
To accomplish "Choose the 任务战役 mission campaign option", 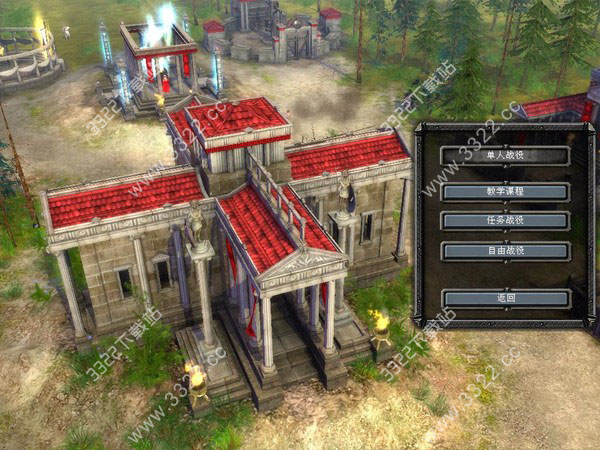I will click(x=505, y=221).
